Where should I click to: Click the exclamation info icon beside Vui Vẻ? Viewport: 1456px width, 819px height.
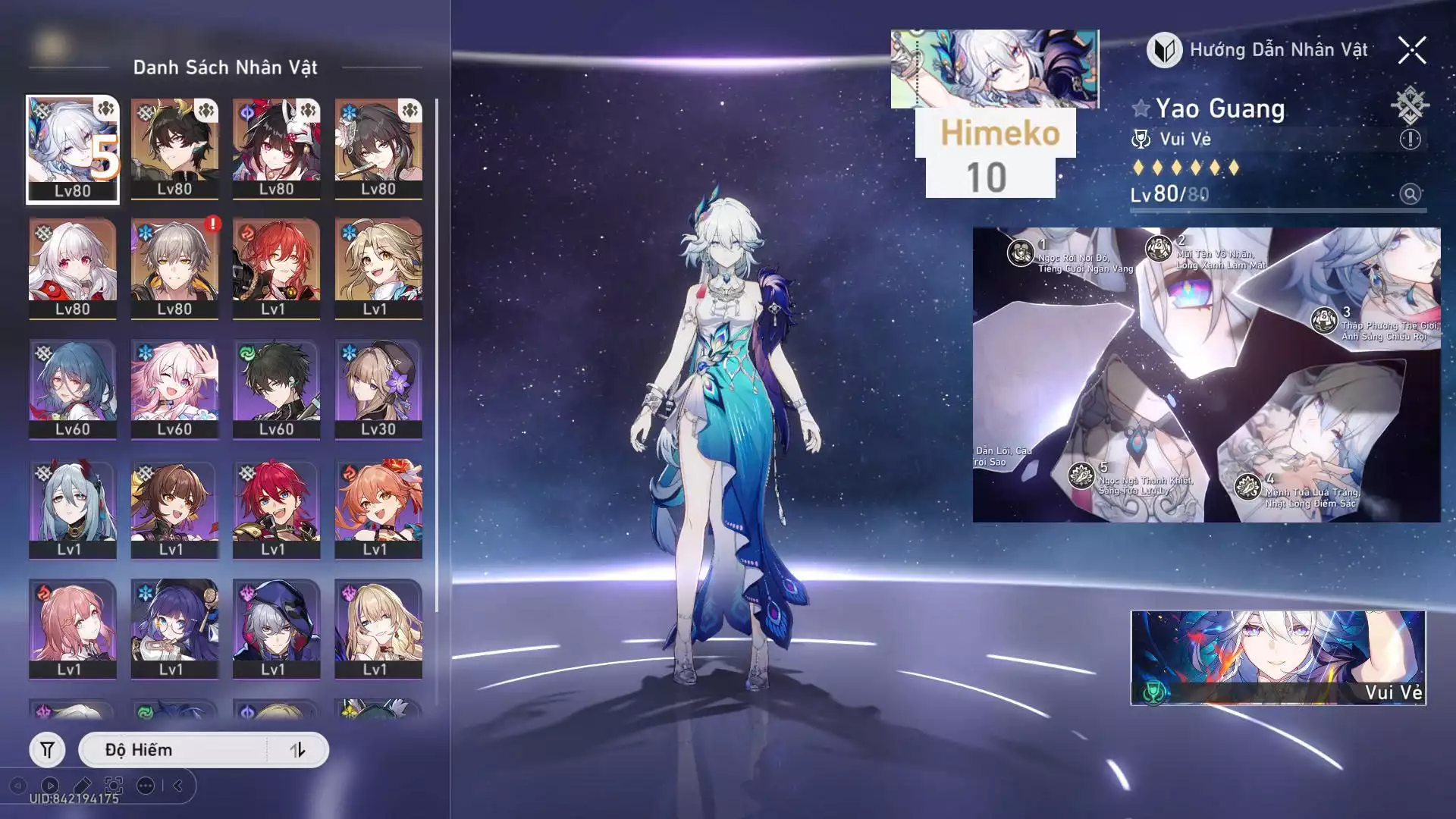[1410, 140]
